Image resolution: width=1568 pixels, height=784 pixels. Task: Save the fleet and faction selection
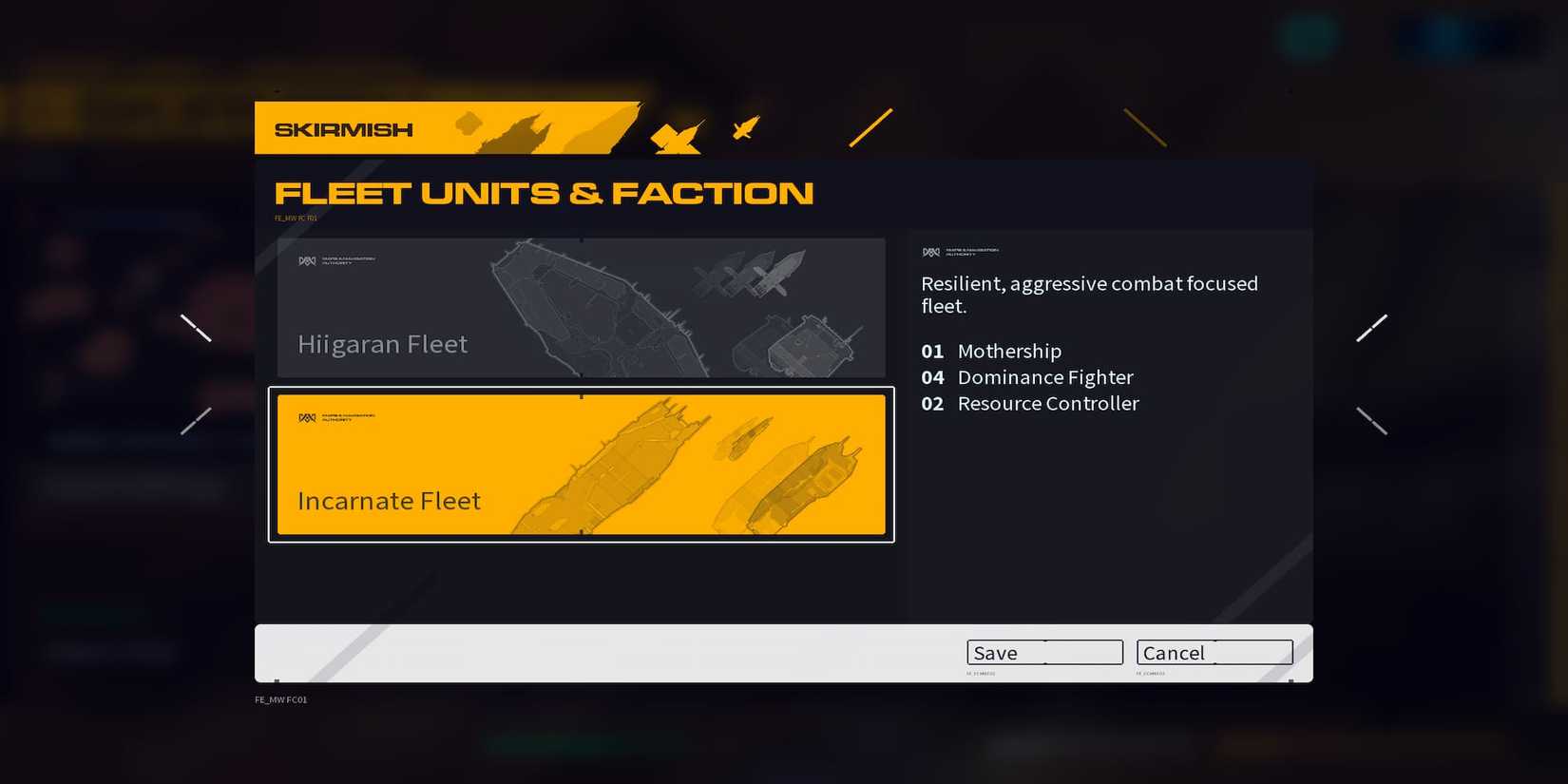tap(1044, 653)
